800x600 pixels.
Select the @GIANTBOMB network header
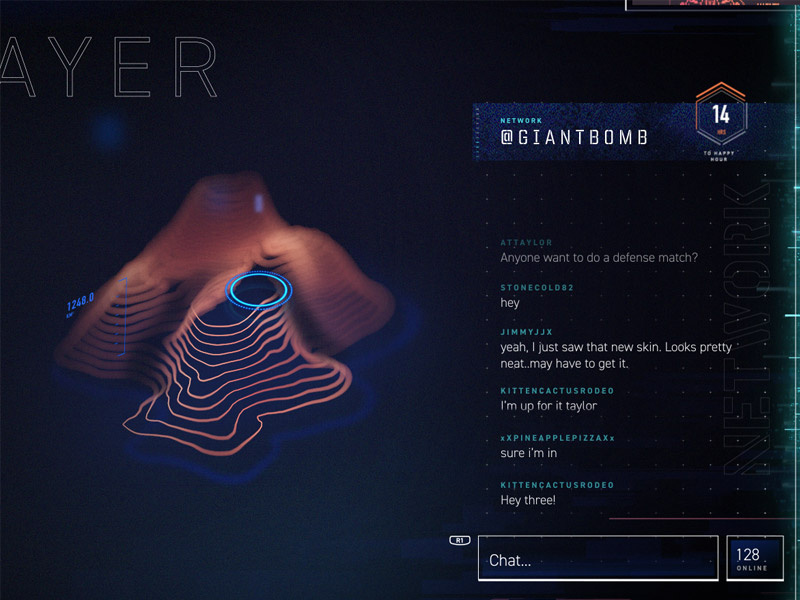click(x=574, y=137)
